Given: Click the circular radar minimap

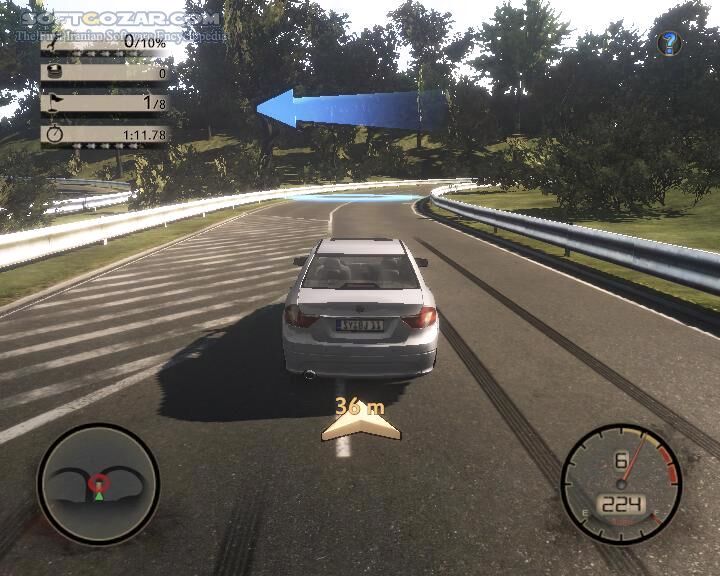Looking at the screenshot, I should (97, 484).
